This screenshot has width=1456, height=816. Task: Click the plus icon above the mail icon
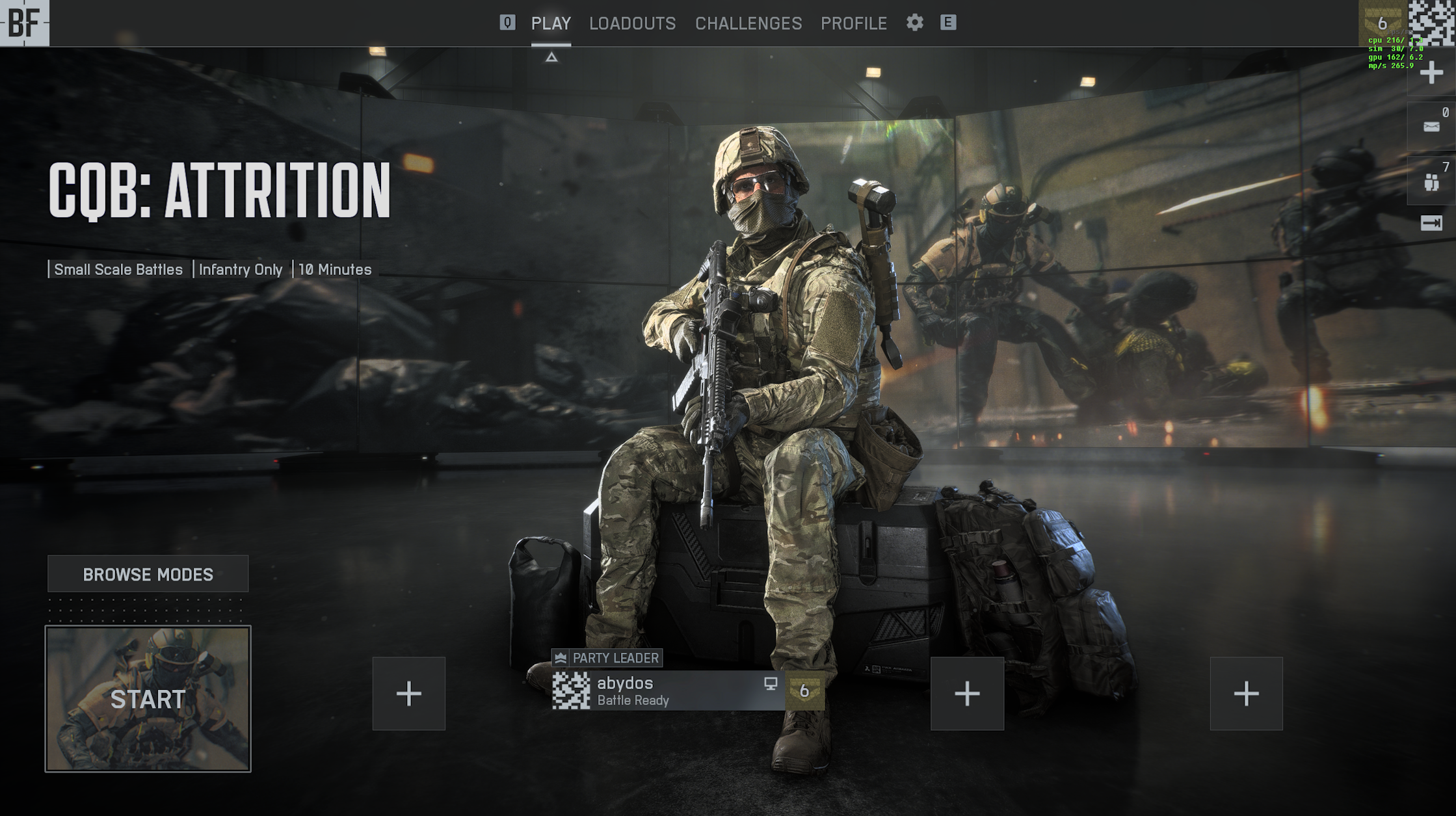click(x=1431, y=73)
